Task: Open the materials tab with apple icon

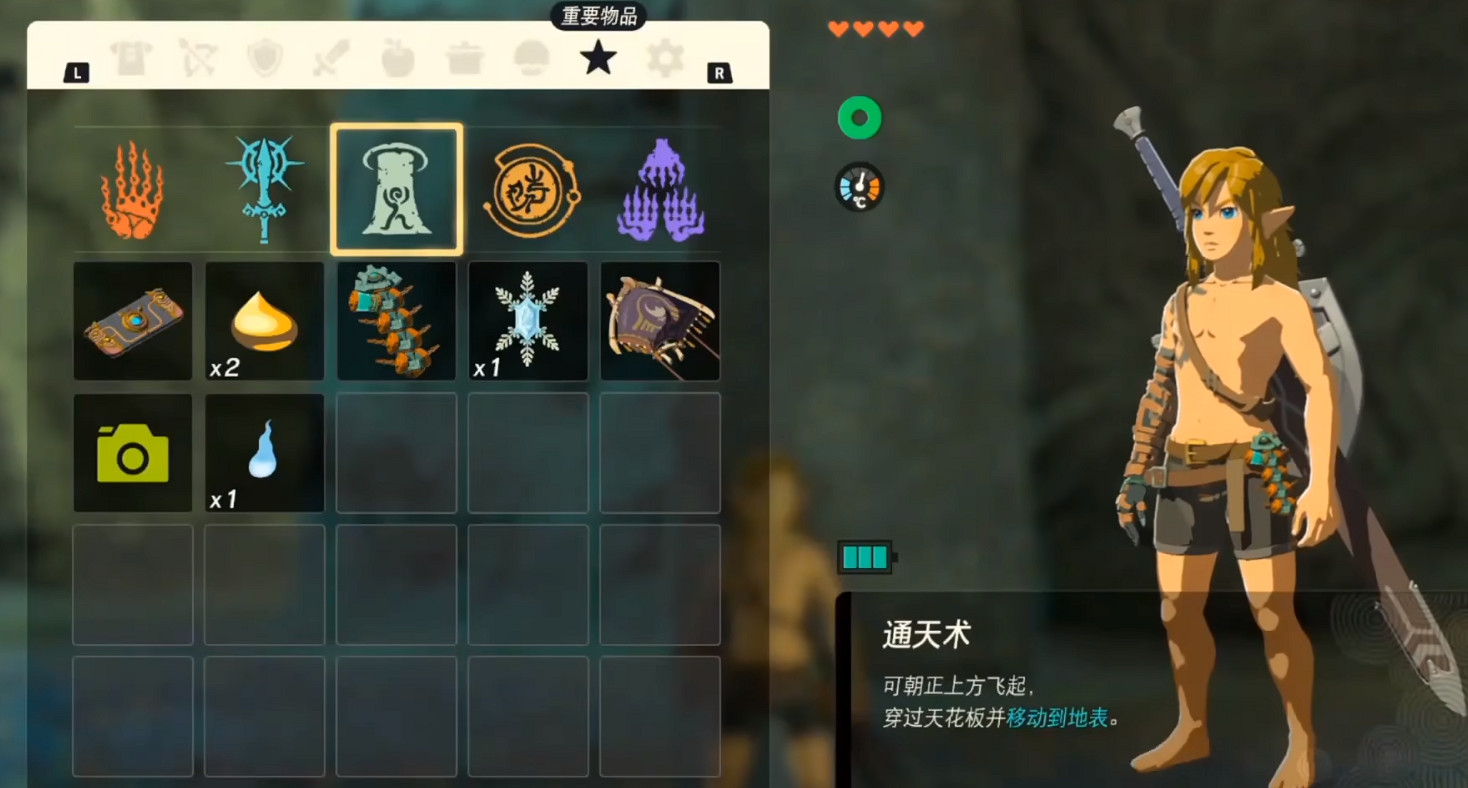Action: [x=399, y=58]
